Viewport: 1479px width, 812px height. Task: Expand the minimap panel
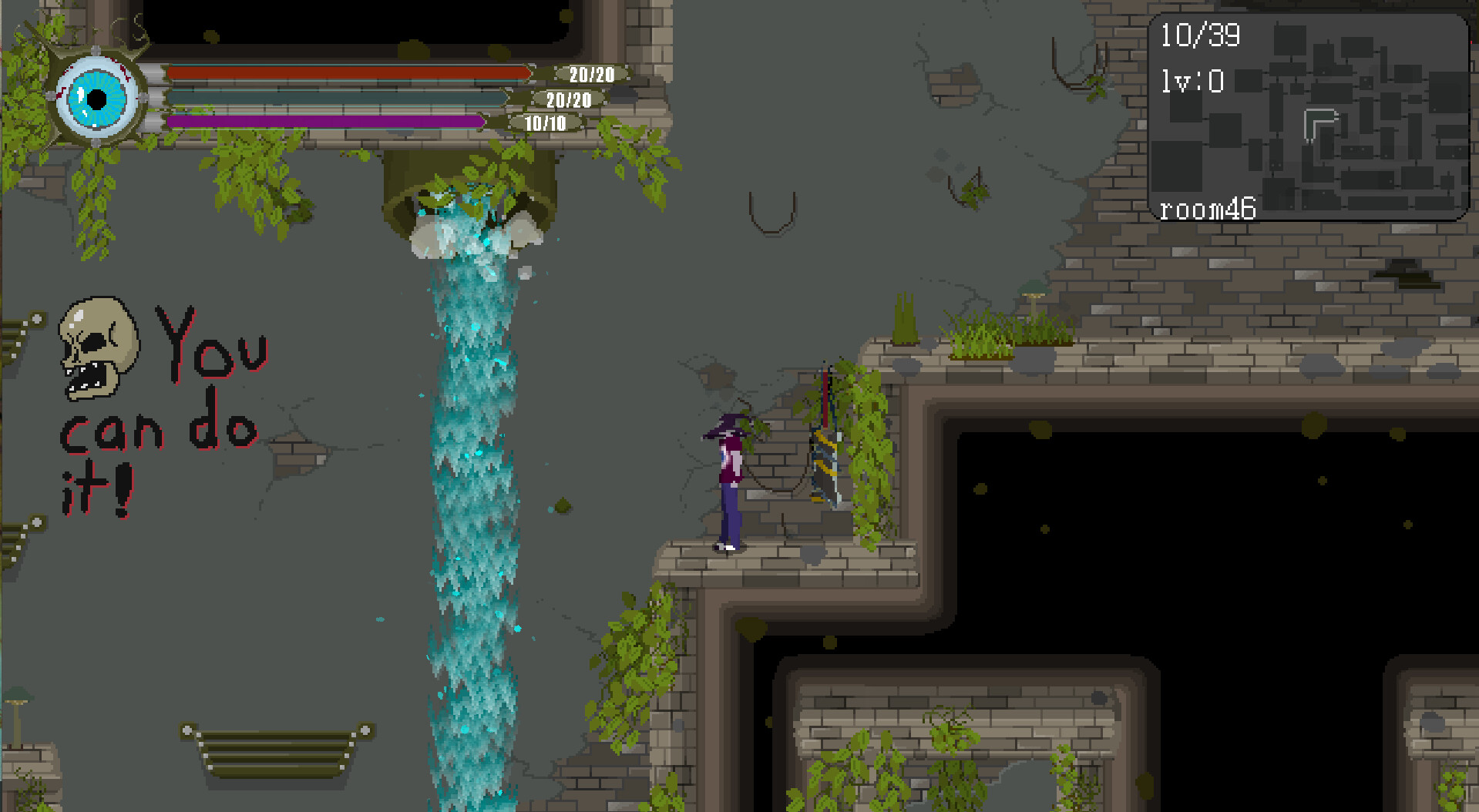point(1310,116)
